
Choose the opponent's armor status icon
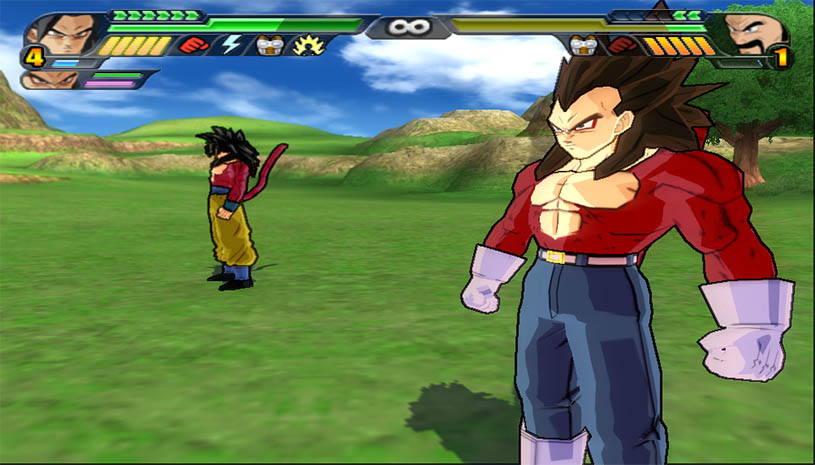584,45
